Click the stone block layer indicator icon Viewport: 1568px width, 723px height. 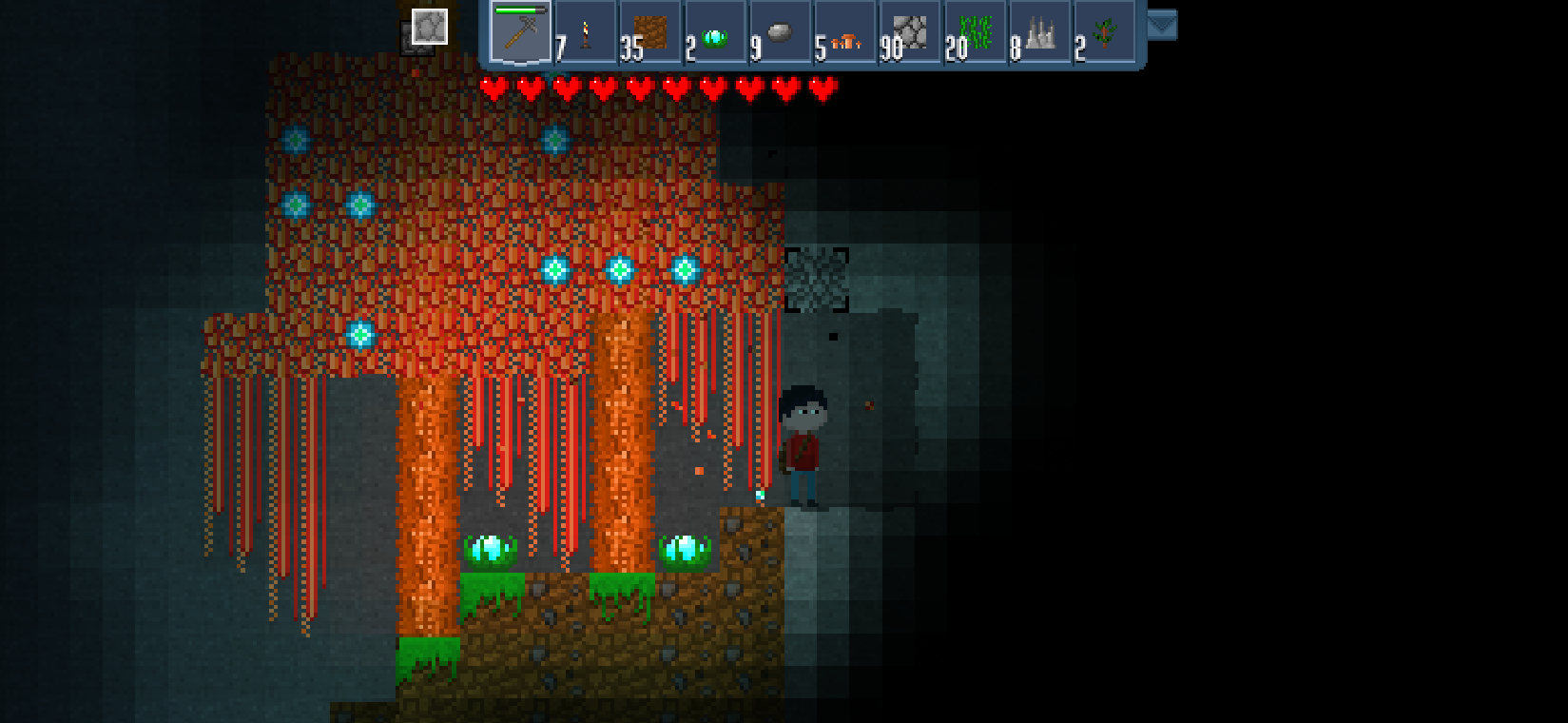coord(429,27)
